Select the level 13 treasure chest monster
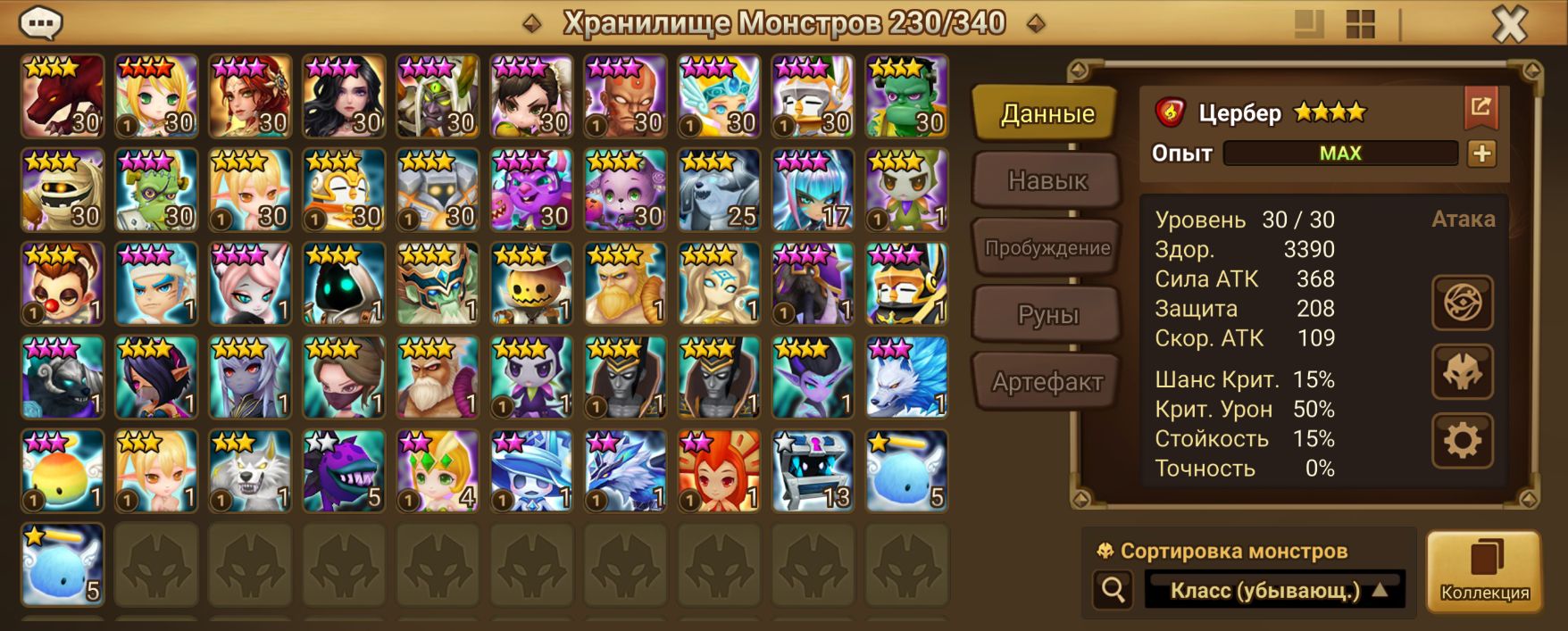Viewport: 1568px width, 631px height. click(813, 470)
